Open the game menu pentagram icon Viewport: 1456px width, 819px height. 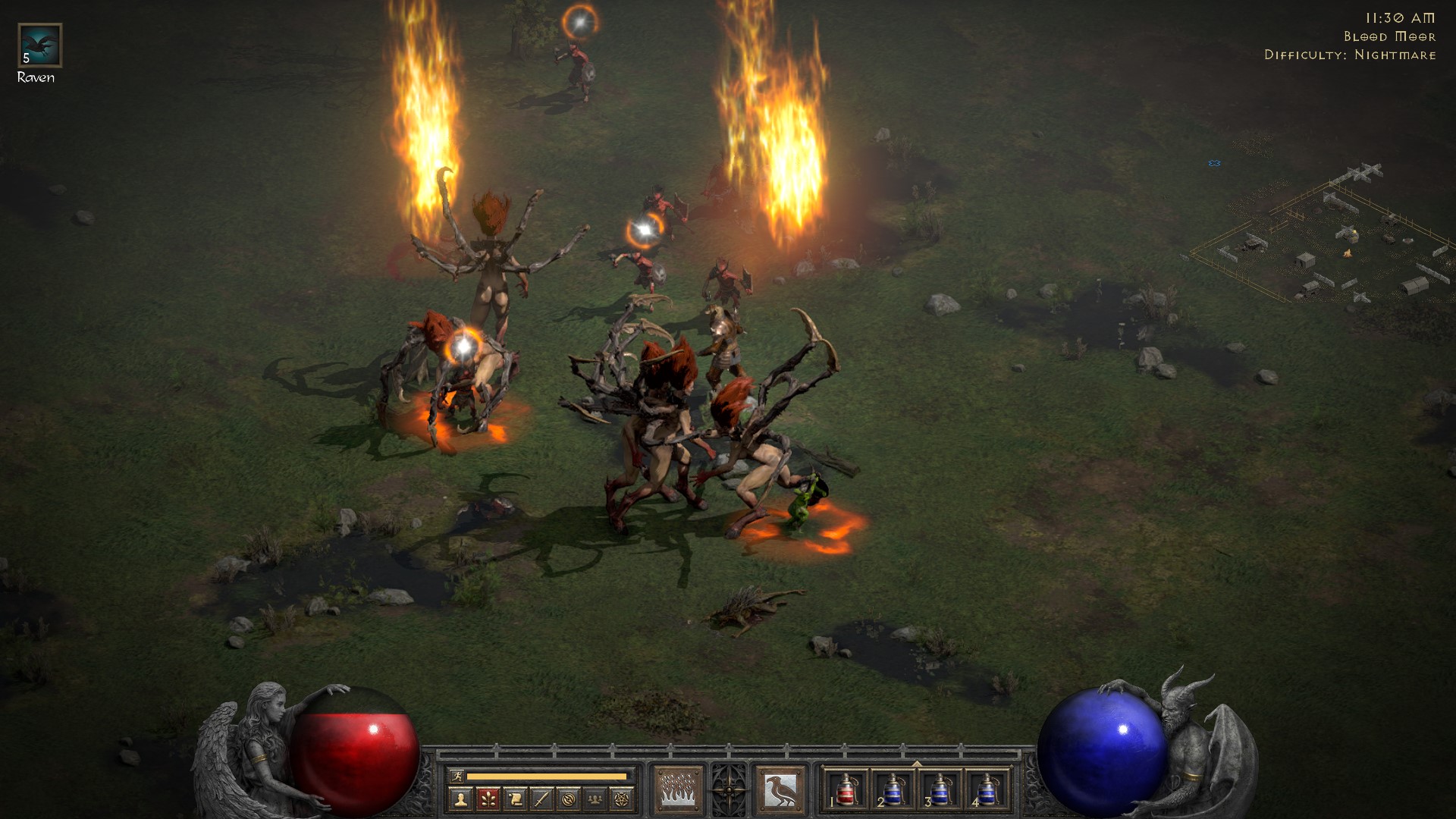[x=623, y=799]
